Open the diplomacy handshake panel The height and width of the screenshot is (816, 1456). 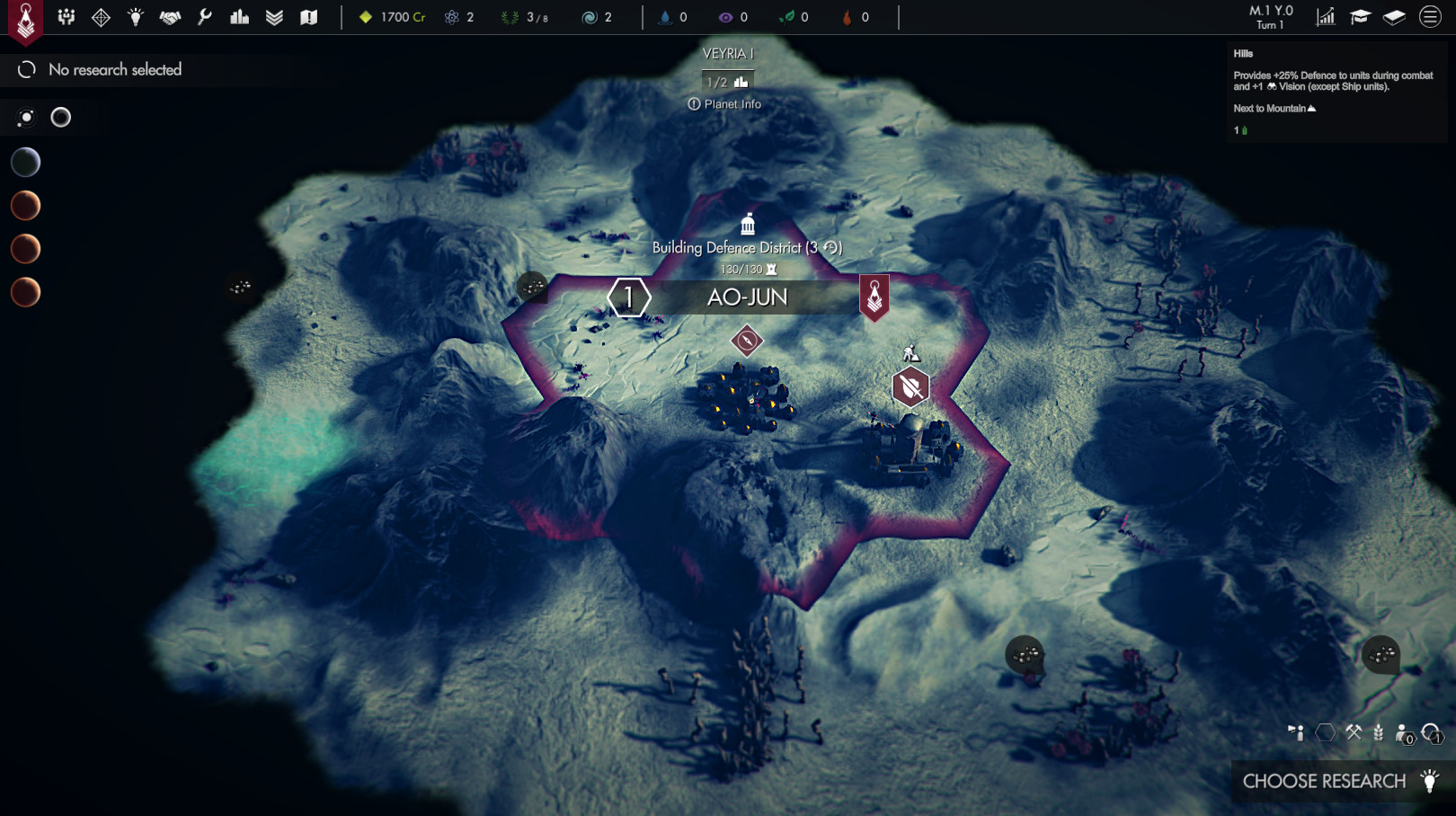[x=169, y=16]
